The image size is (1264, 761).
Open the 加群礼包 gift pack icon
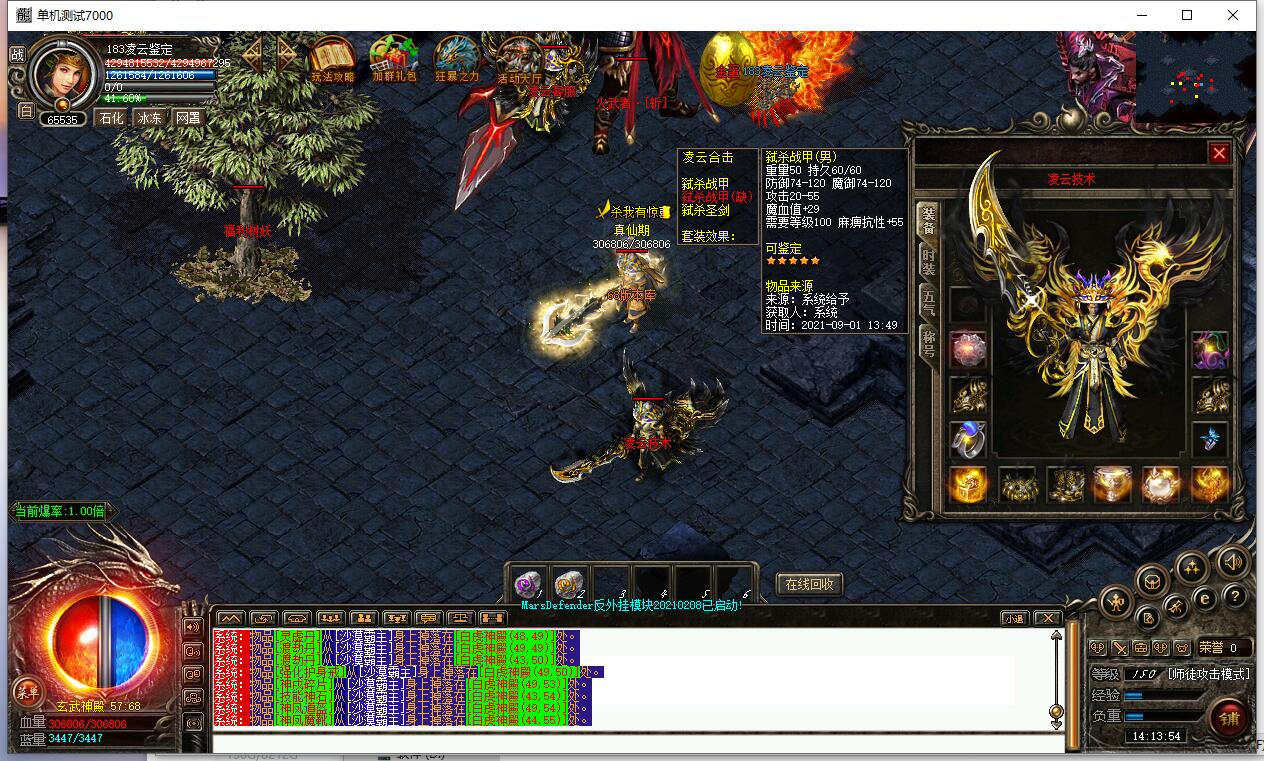tap(394, 59)
